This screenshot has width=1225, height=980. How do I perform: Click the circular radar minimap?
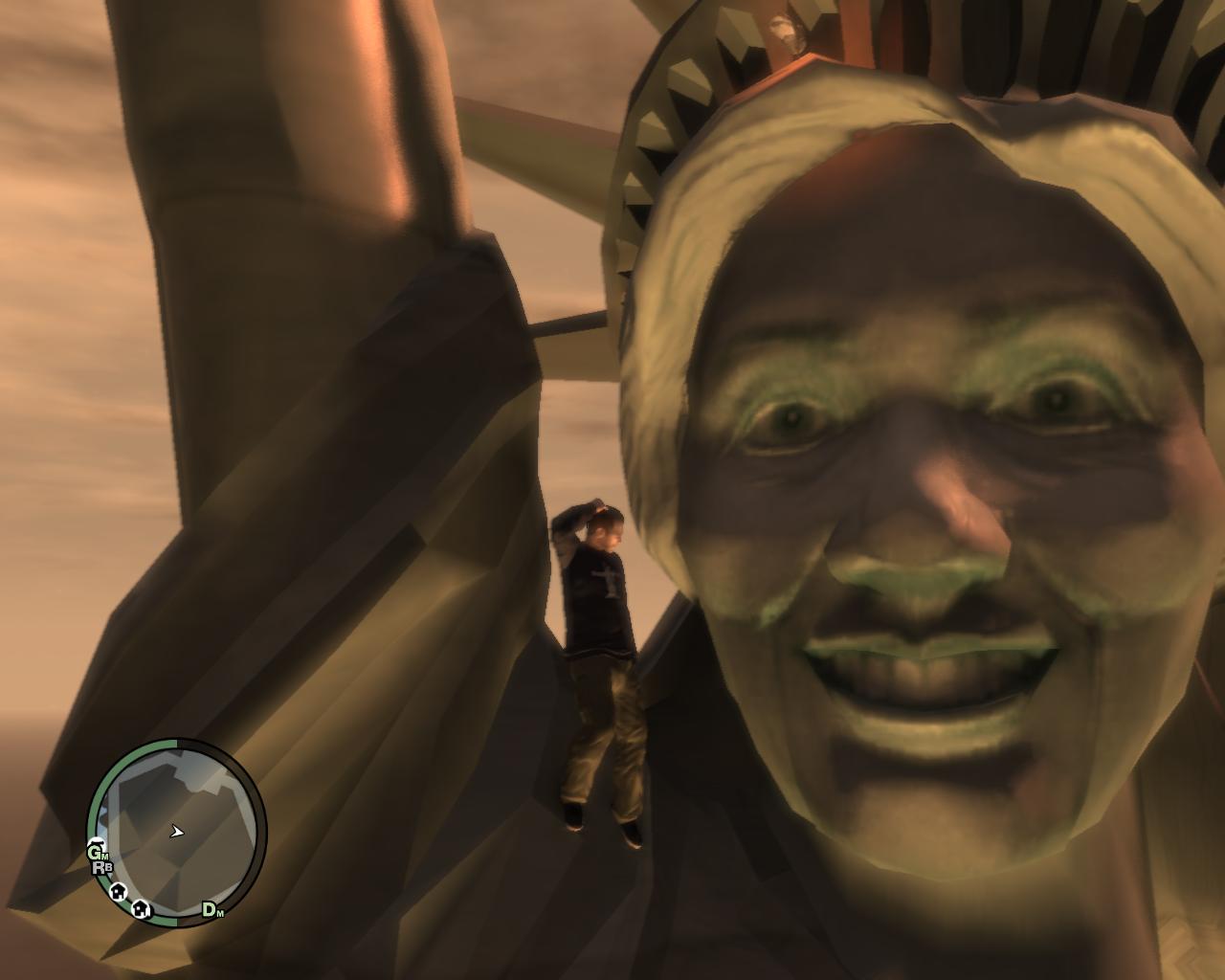point(177,831)
